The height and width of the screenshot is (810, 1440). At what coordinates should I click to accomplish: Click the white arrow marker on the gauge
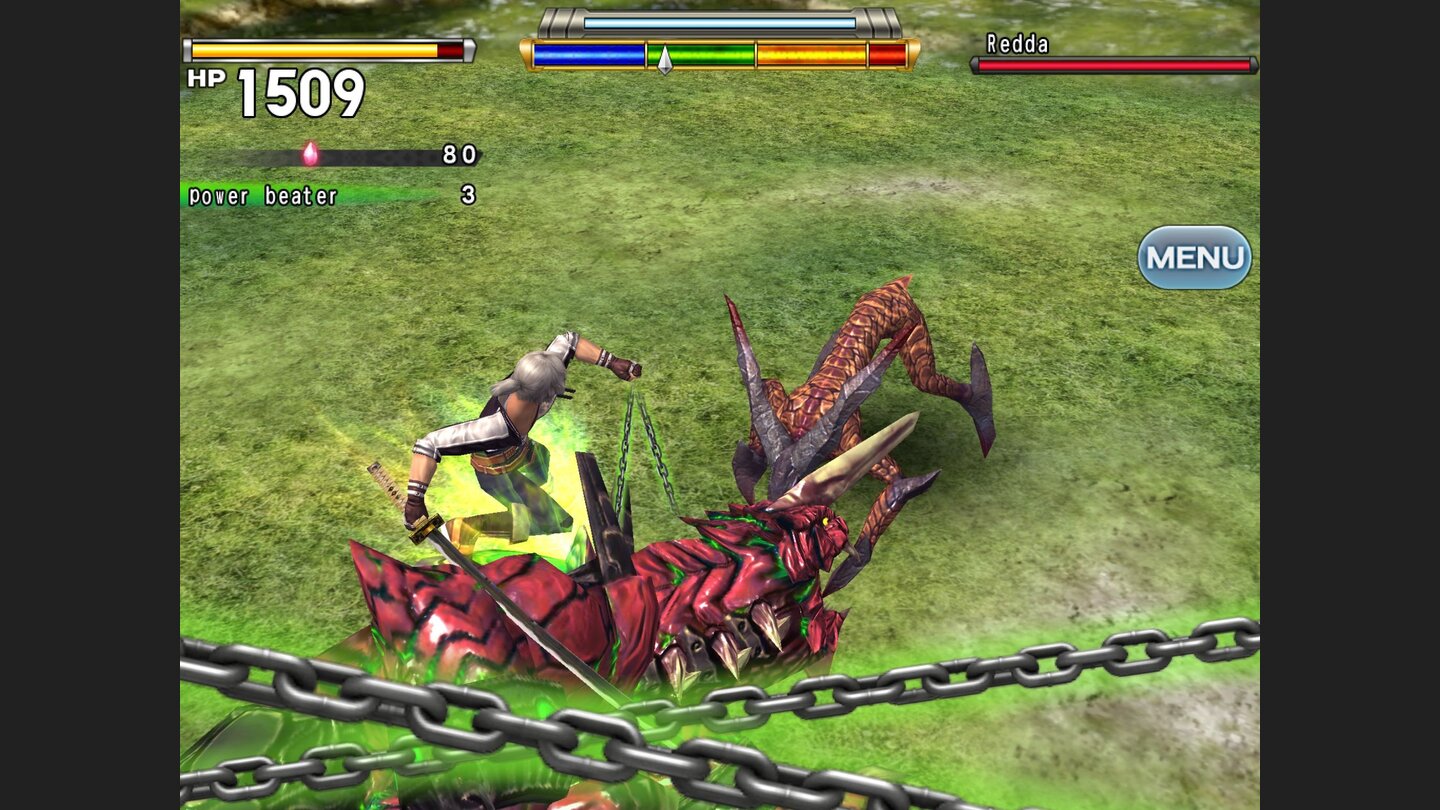click(x=663, y=57)
